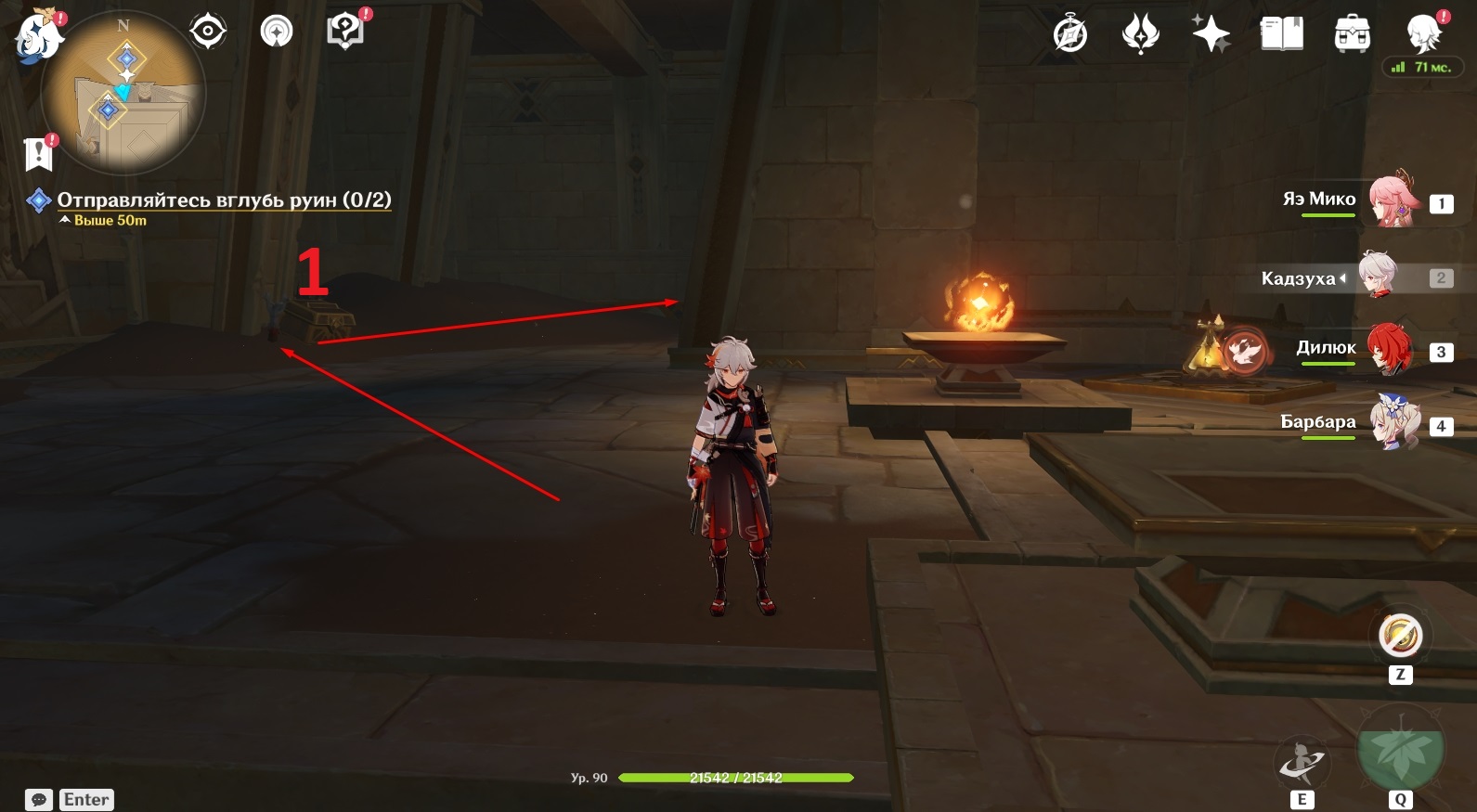Open the quest navigation target icon
Screen dimensions: 1477x812
208,32
